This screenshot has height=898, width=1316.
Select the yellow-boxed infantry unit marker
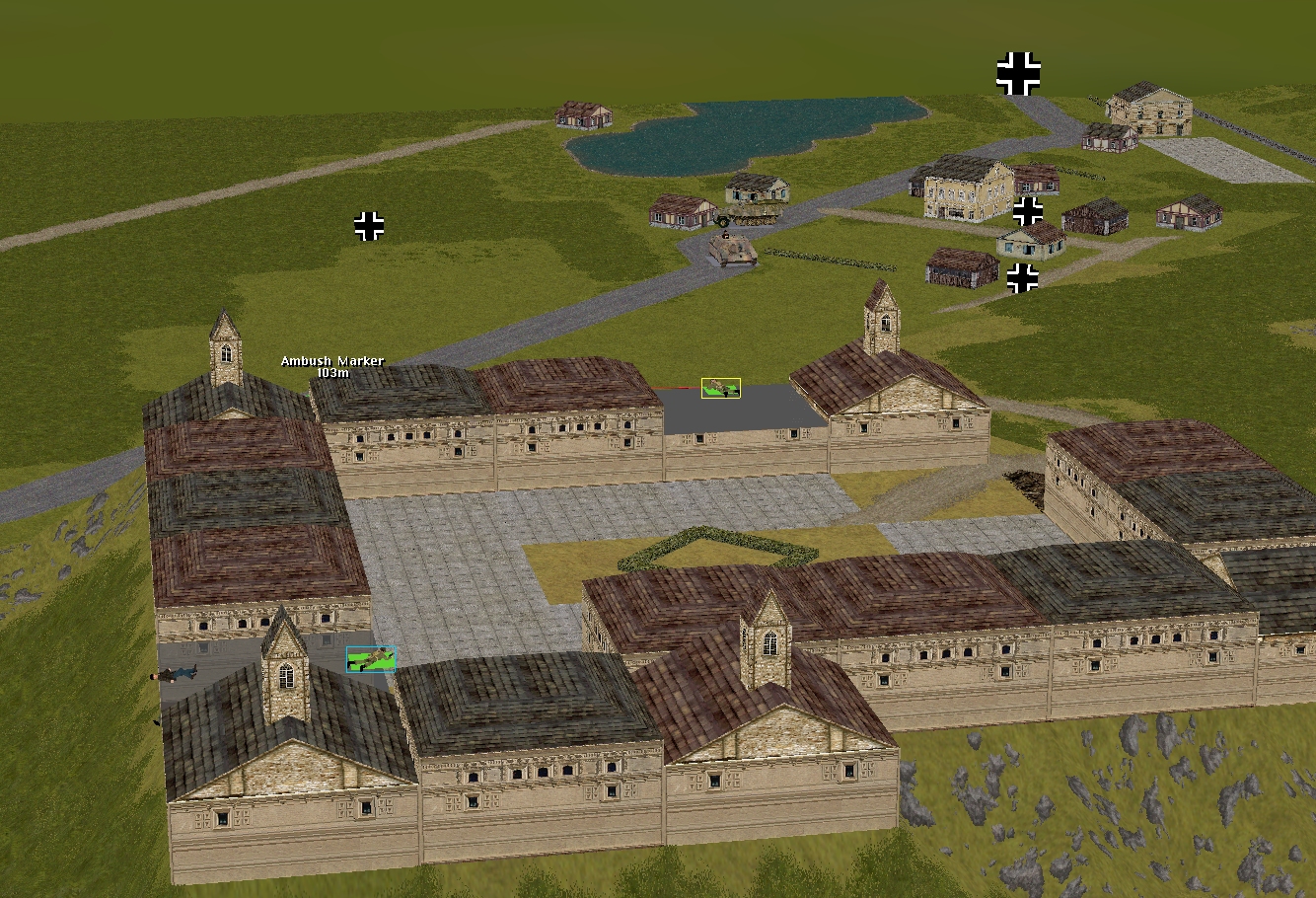(x=721, y=388)
